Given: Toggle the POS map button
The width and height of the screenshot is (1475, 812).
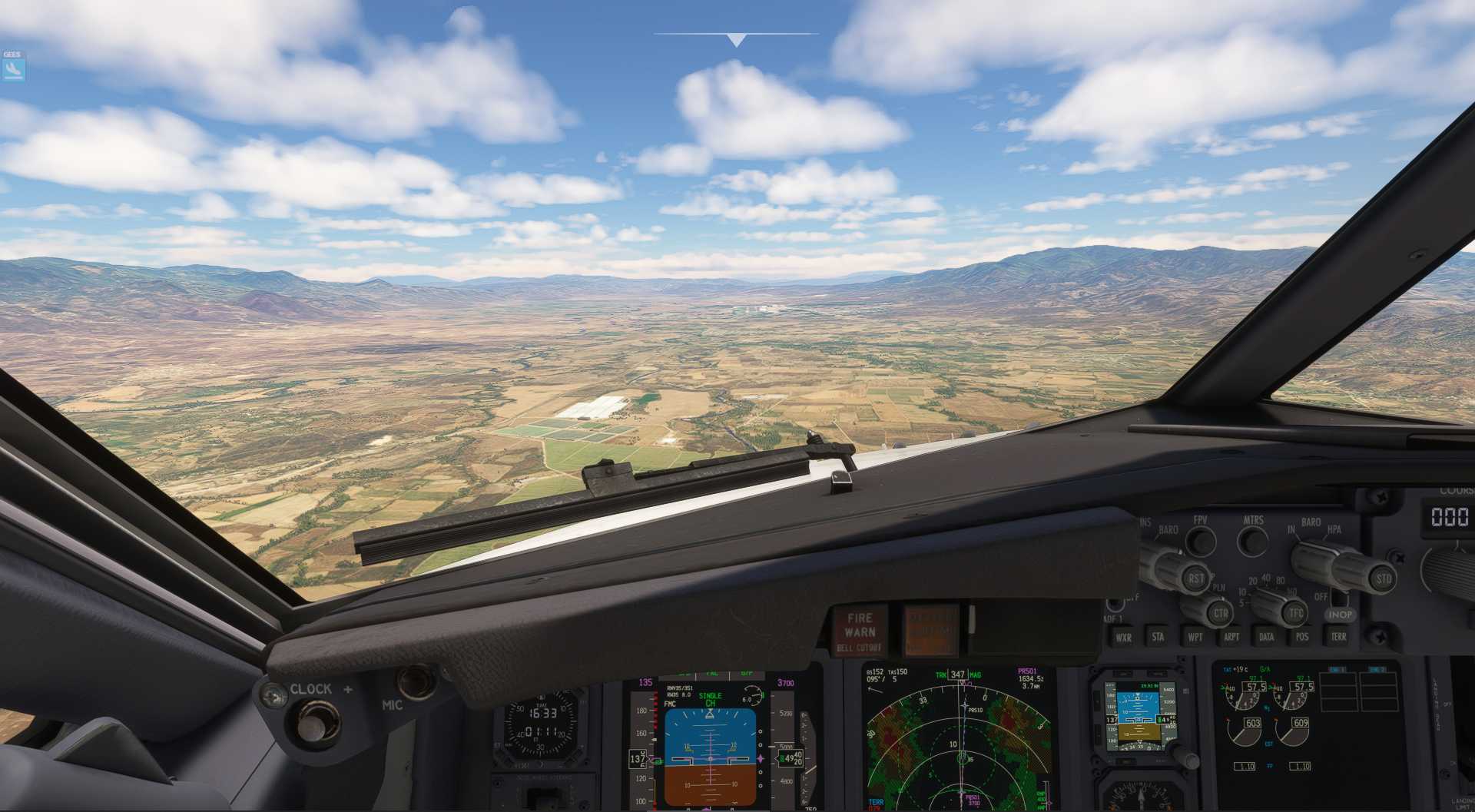Looking at the screenshot, I should coord(1302,637).
